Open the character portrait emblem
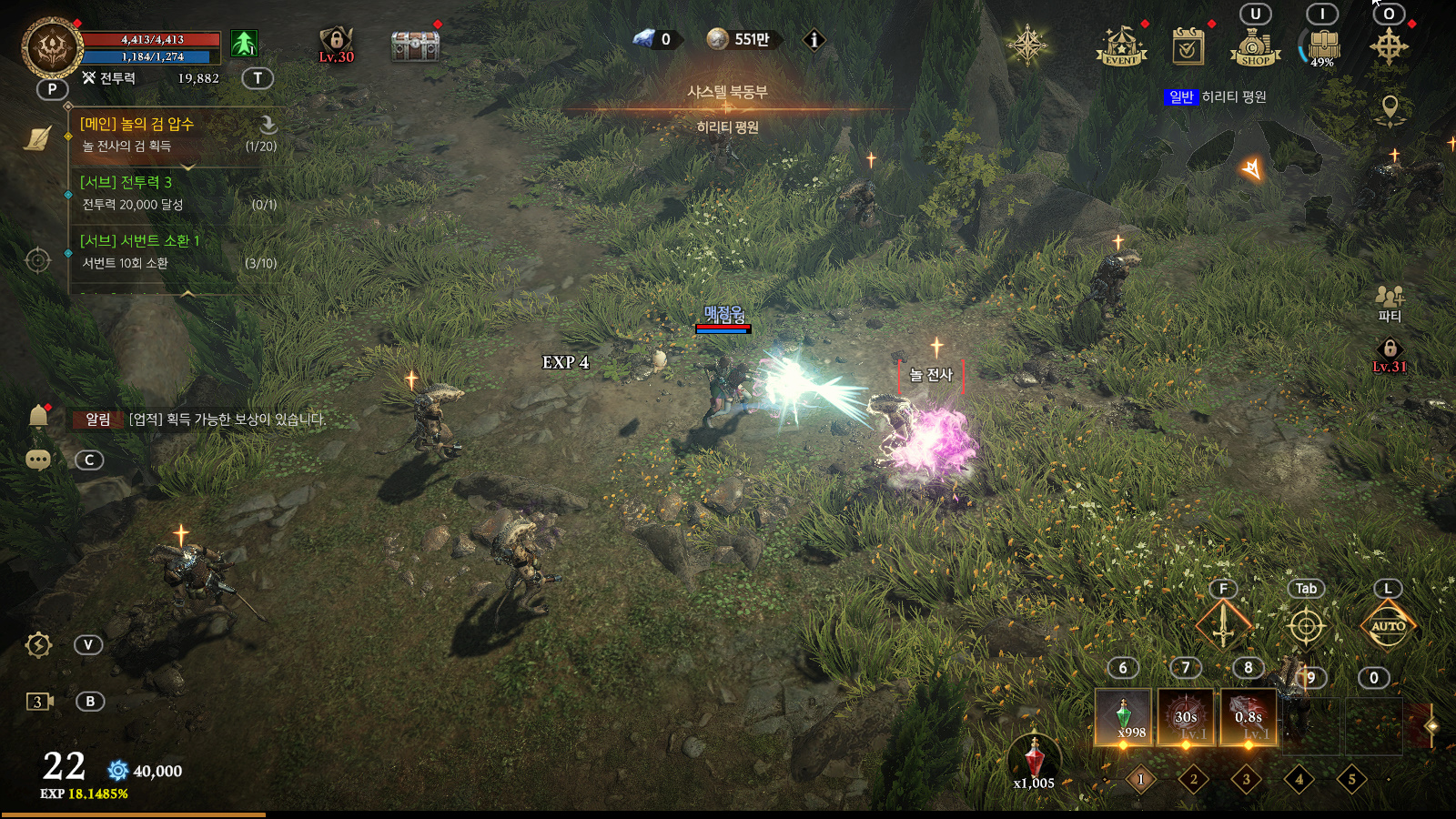The image size is (1456, 819). point(52,45)
